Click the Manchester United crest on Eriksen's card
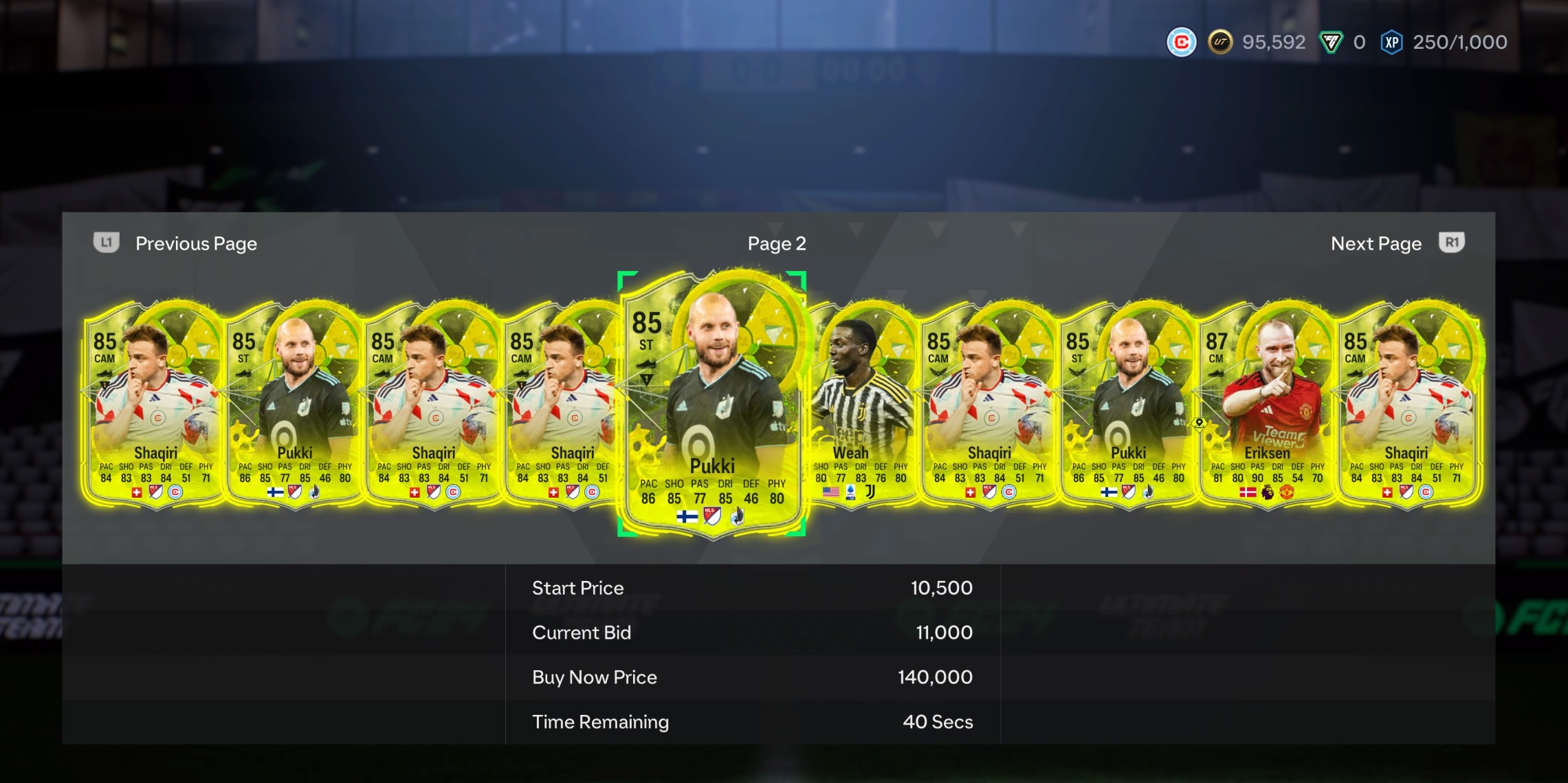 pos(1286,494)
